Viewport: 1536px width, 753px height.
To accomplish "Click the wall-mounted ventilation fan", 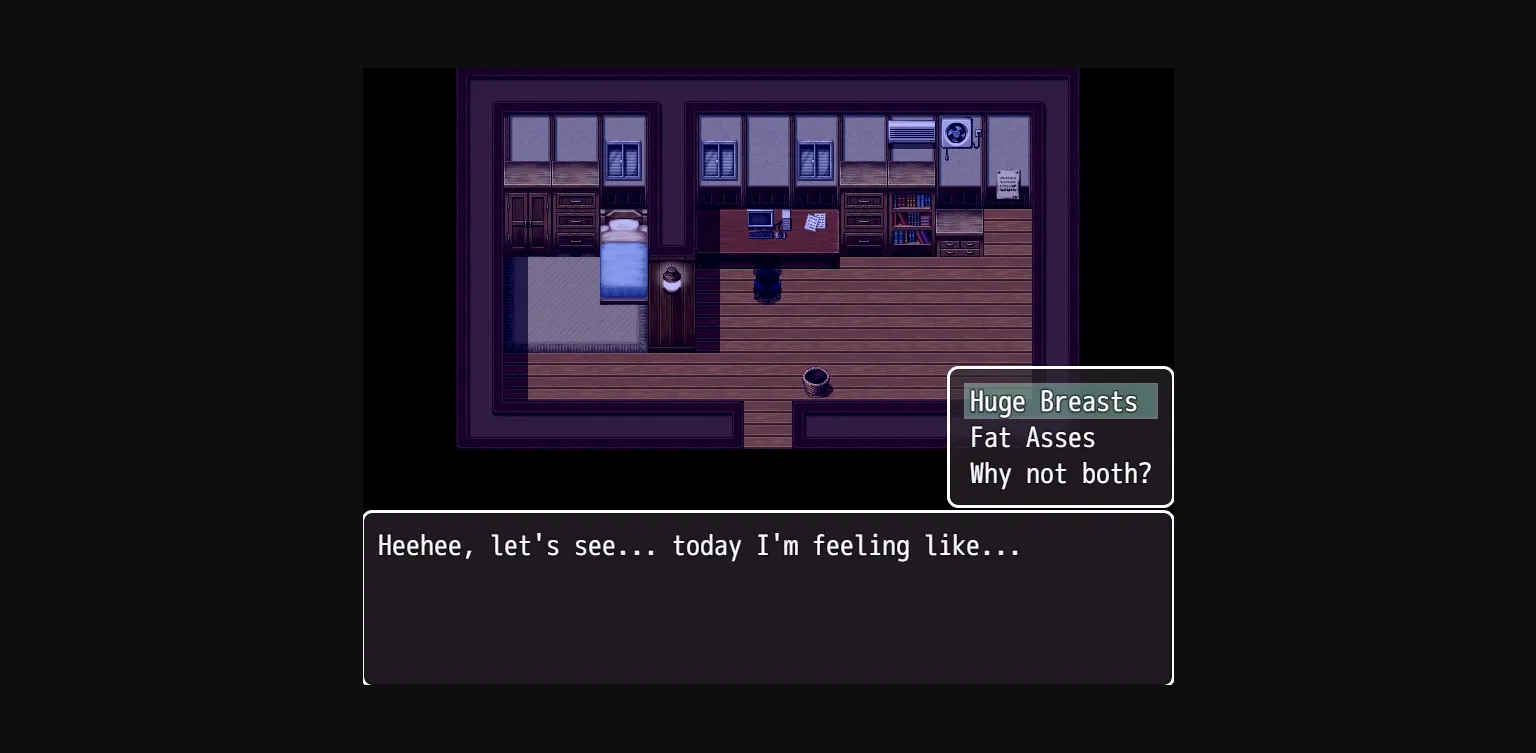I will coord(956,131).
